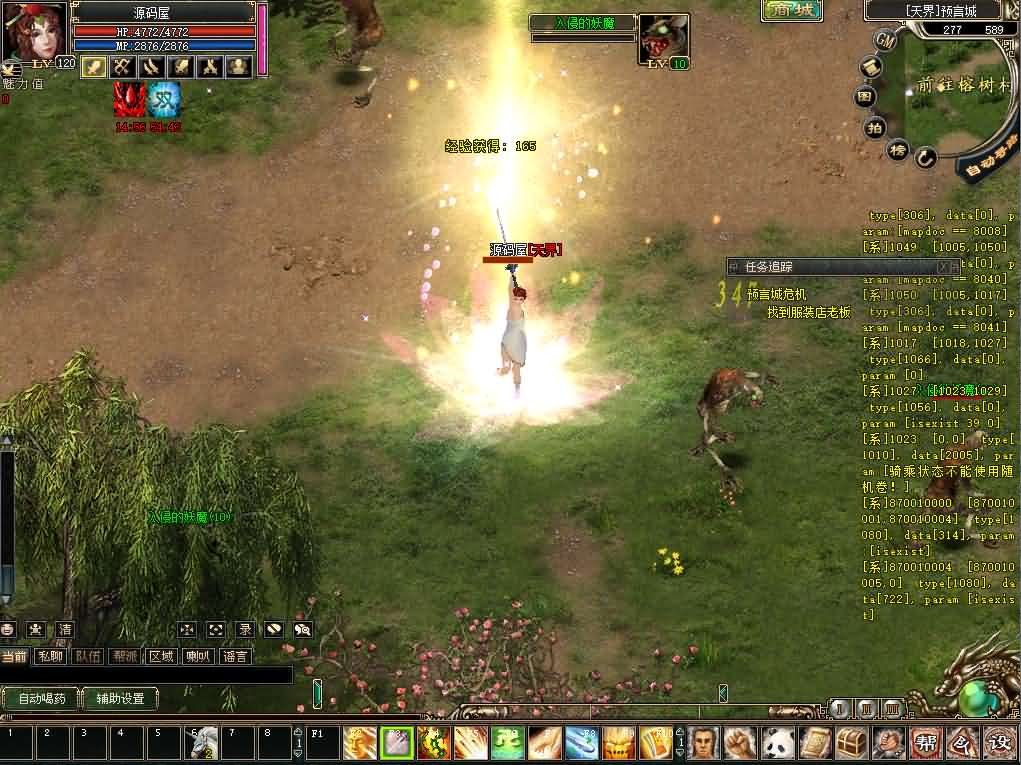1021x765 pixels.
Task: Show the 谣言 chat tab
Action: 235,656
